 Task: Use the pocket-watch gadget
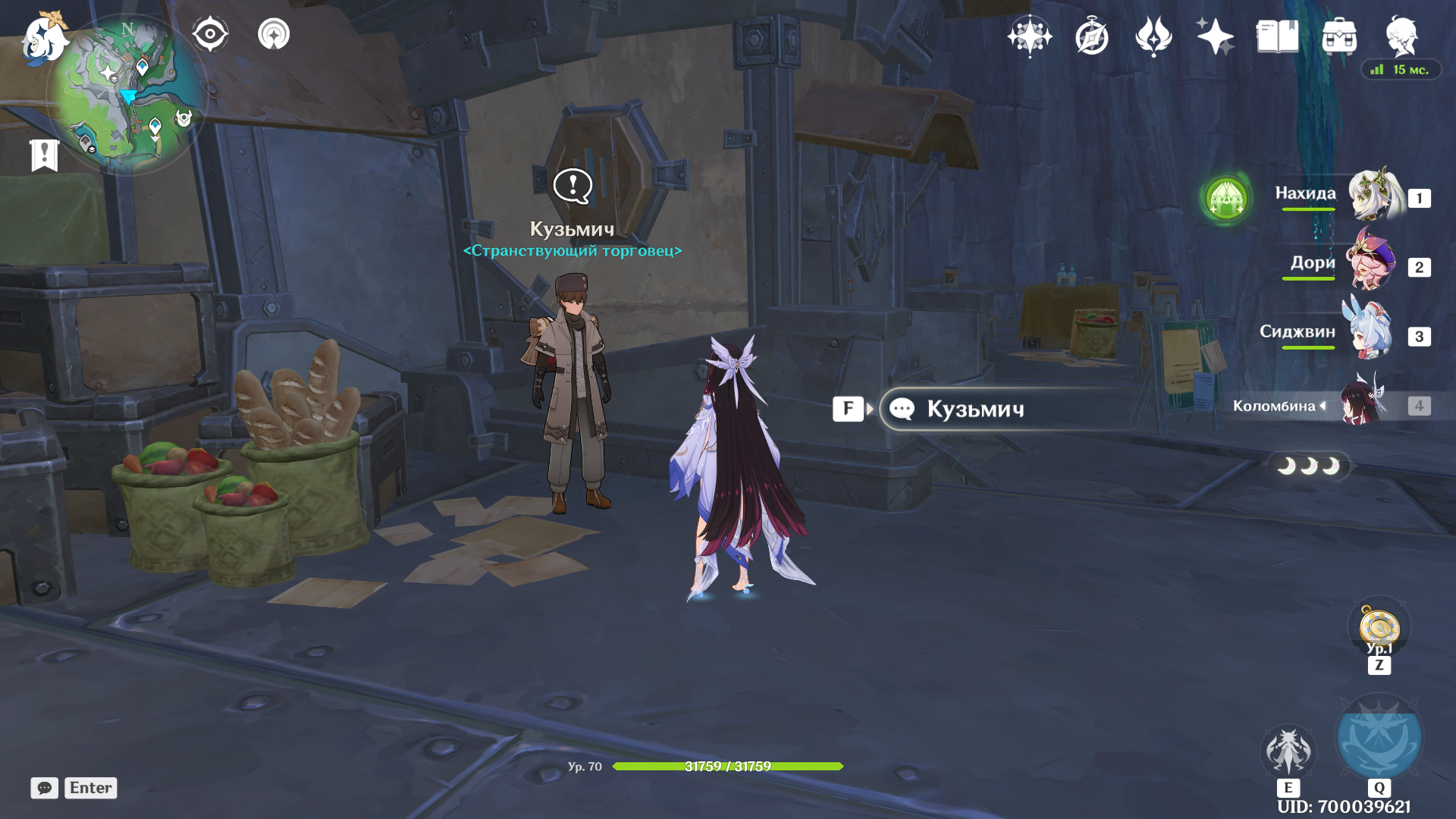coord(1379,628)
